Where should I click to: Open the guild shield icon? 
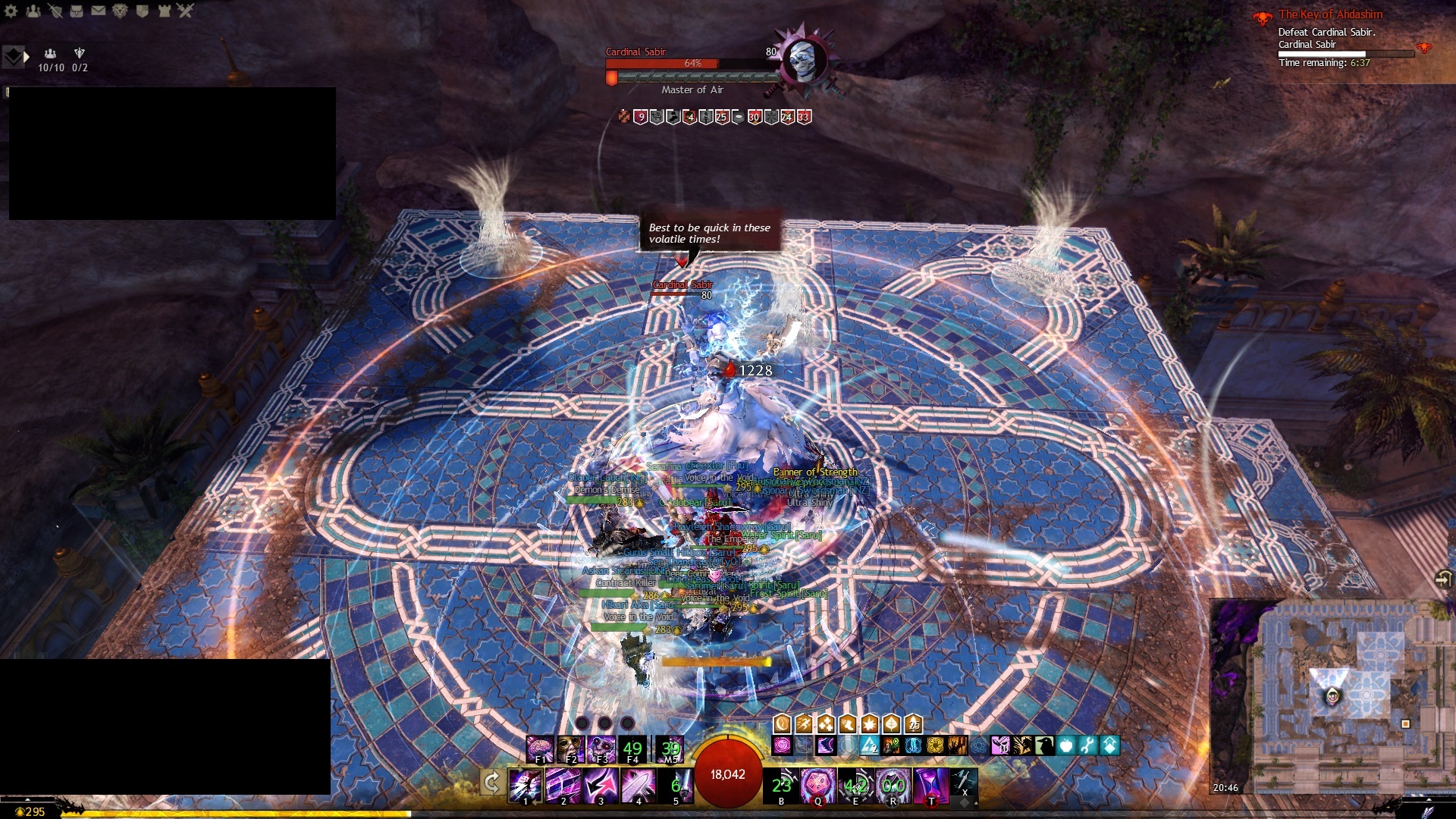142,11
